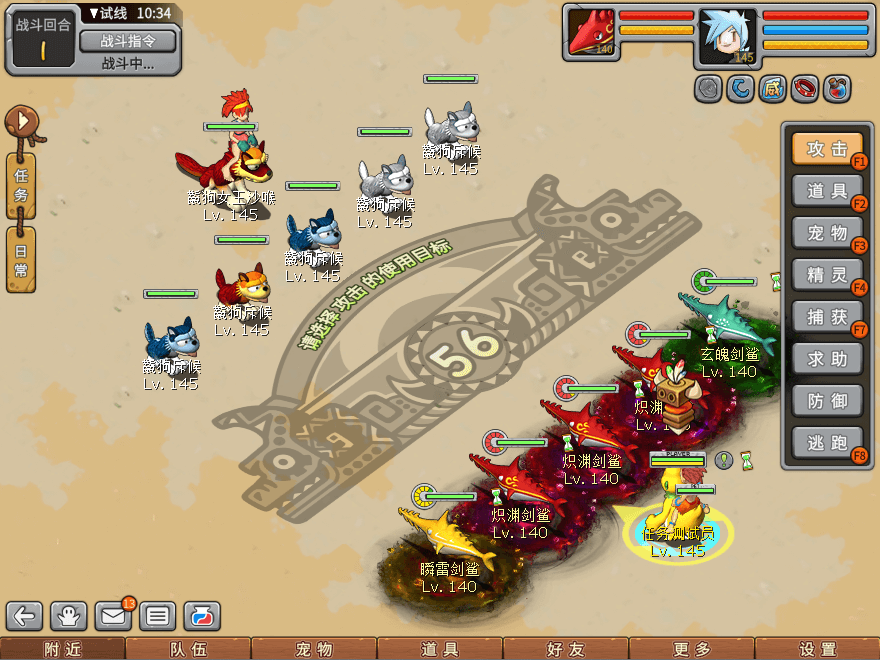Open the 设置 (Settings) tab
Viewport: 880px width, 660px height.
pos(817,649)
